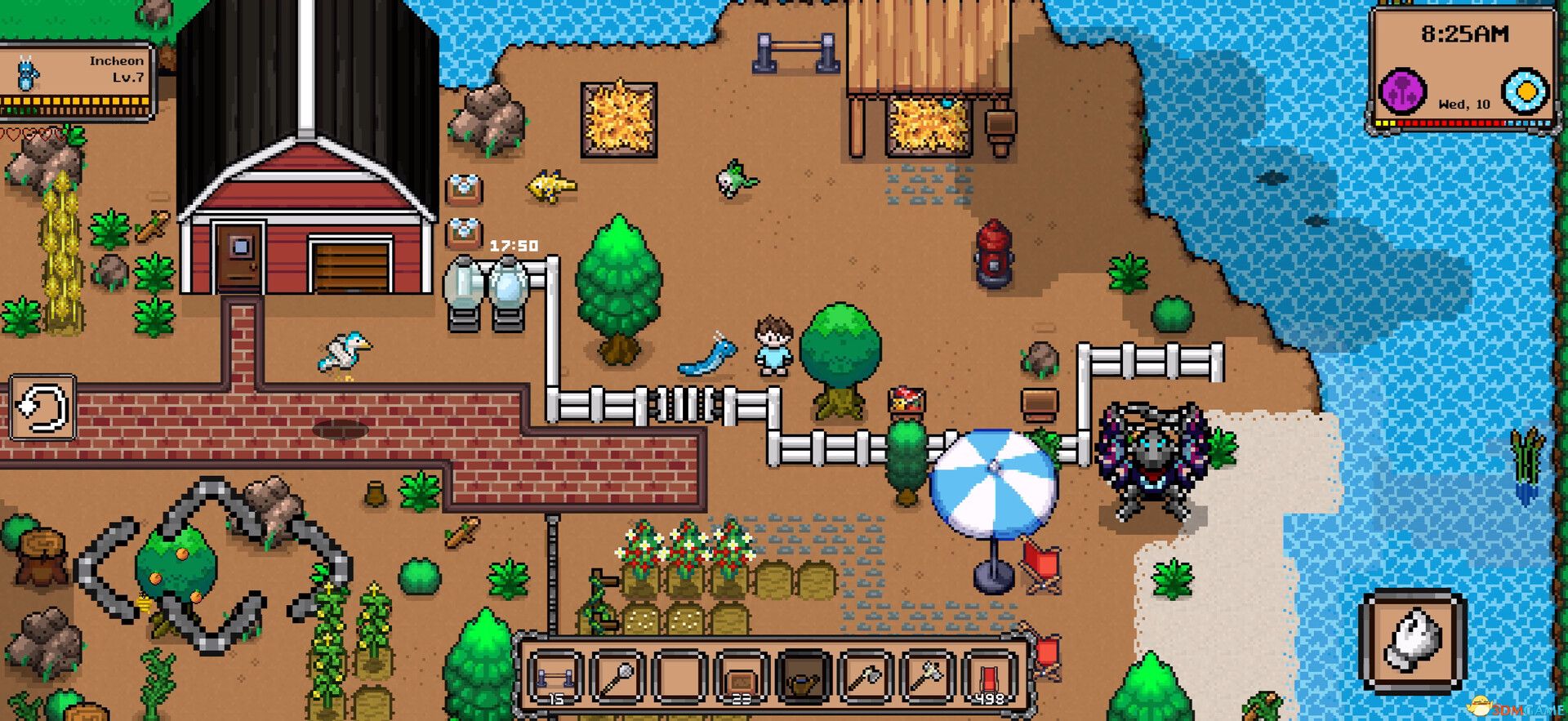Click the day progress bar under Wed, 10

point(1464,122)
